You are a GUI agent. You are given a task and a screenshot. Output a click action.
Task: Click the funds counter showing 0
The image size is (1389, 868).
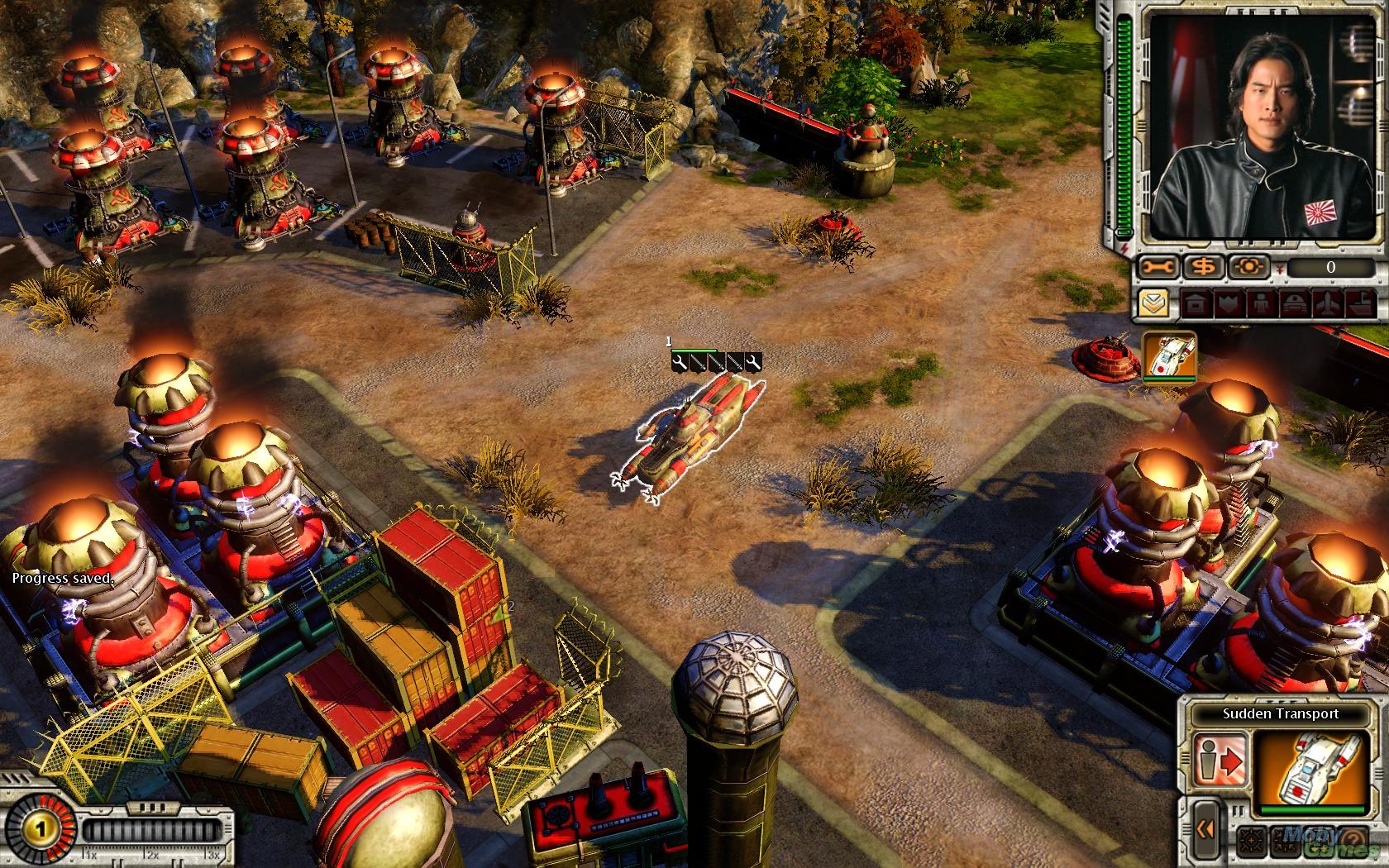pos(1331,268)
